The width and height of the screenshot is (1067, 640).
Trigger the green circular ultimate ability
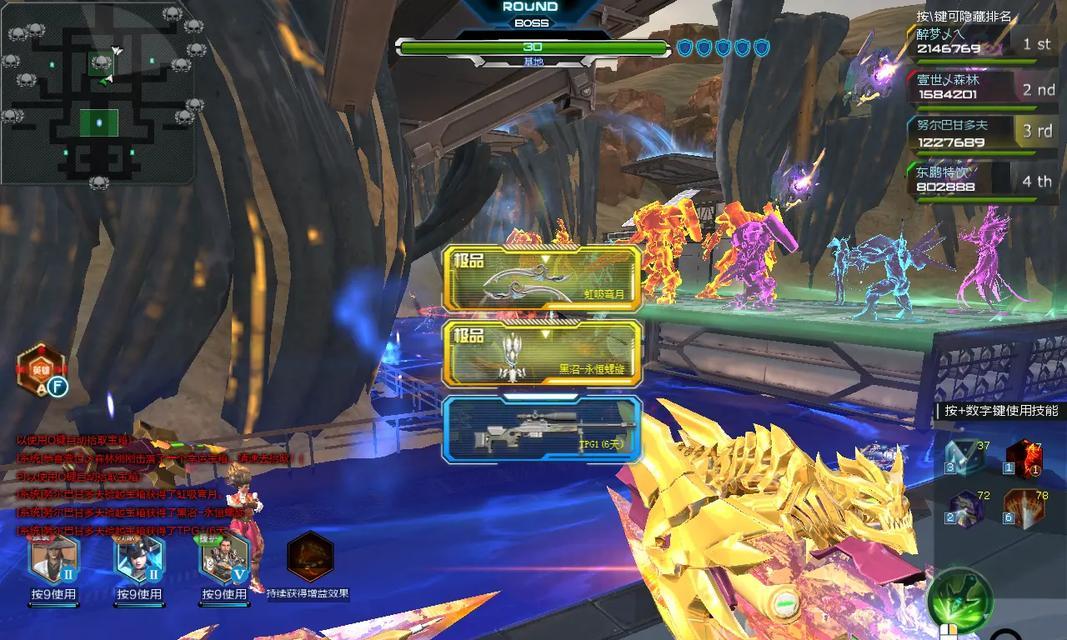[x=959, y=599]
